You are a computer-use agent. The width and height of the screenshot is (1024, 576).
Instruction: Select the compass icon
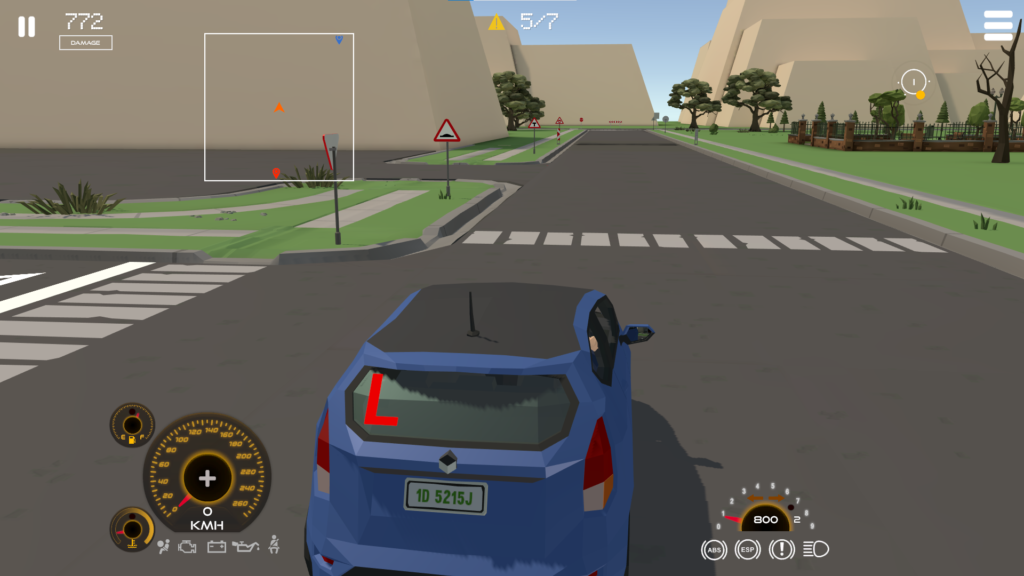click(x=914, y=82)
